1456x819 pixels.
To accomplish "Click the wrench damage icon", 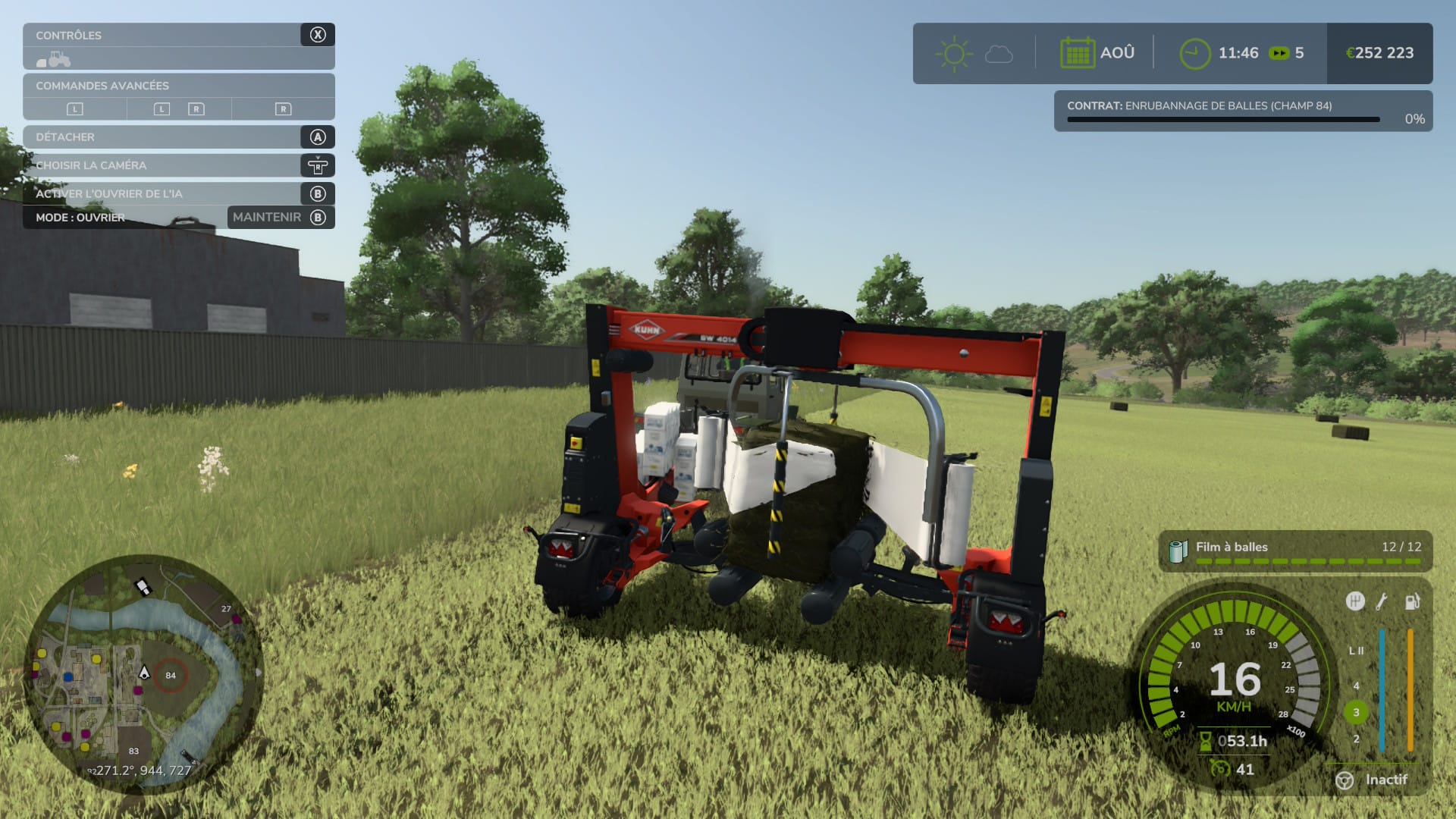I will click(1382, 601).
